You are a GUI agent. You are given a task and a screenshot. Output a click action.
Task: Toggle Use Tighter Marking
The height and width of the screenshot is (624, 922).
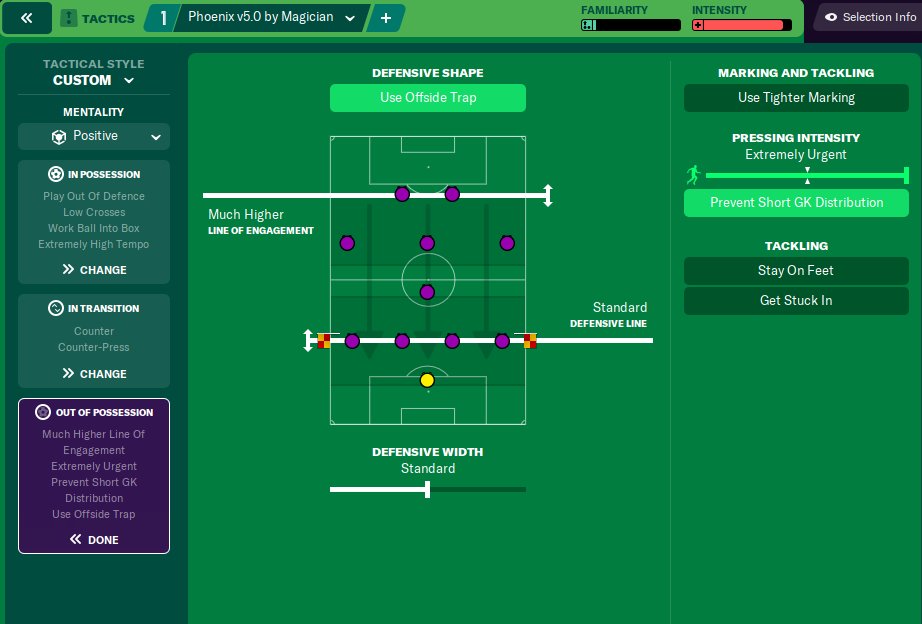pos(796,98)
